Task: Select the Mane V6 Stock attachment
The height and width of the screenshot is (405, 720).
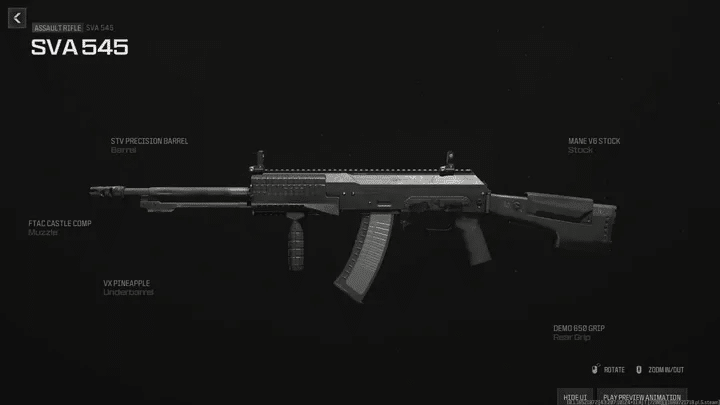Action: point(594,141)
